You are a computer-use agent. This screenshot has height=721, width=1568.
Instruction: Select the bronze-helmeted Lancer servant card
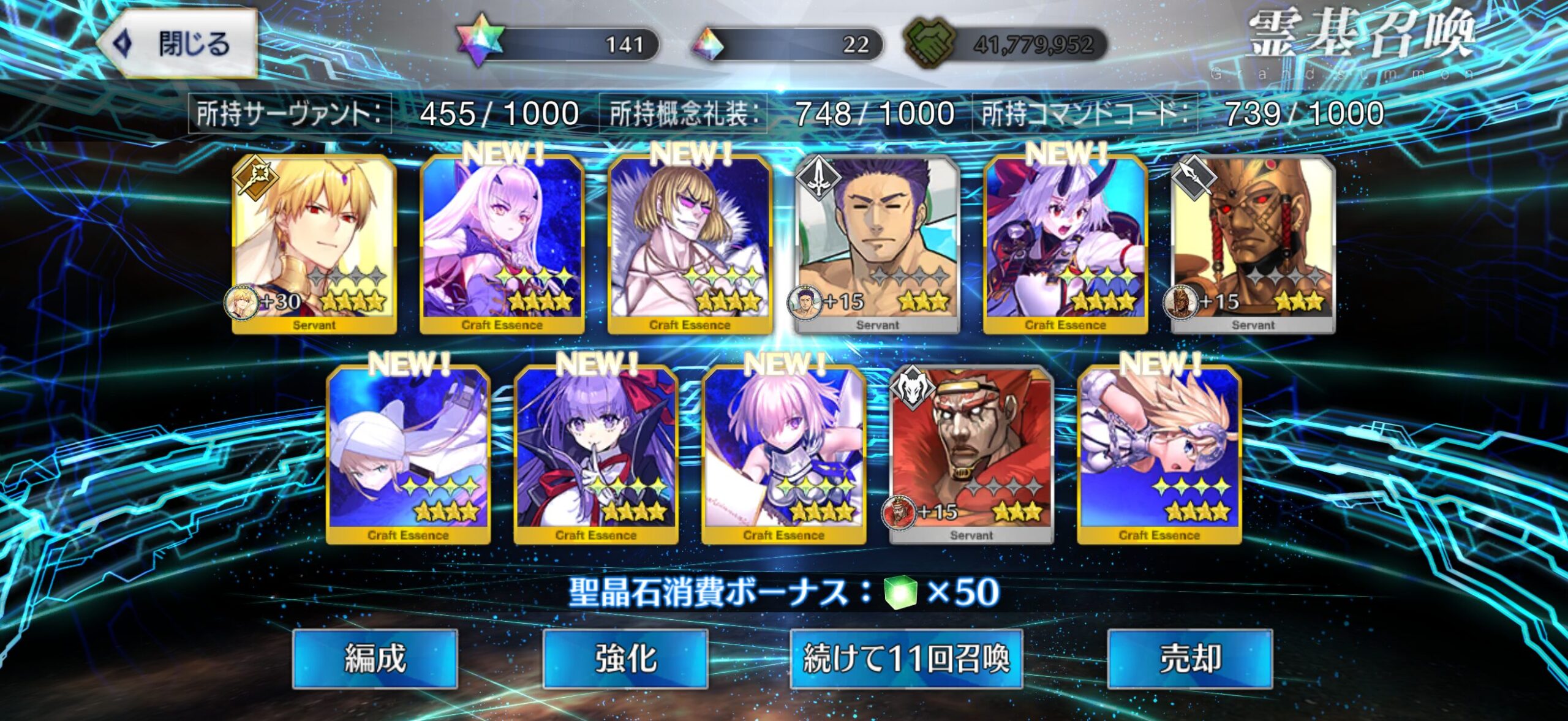[x=1253, y=244]
